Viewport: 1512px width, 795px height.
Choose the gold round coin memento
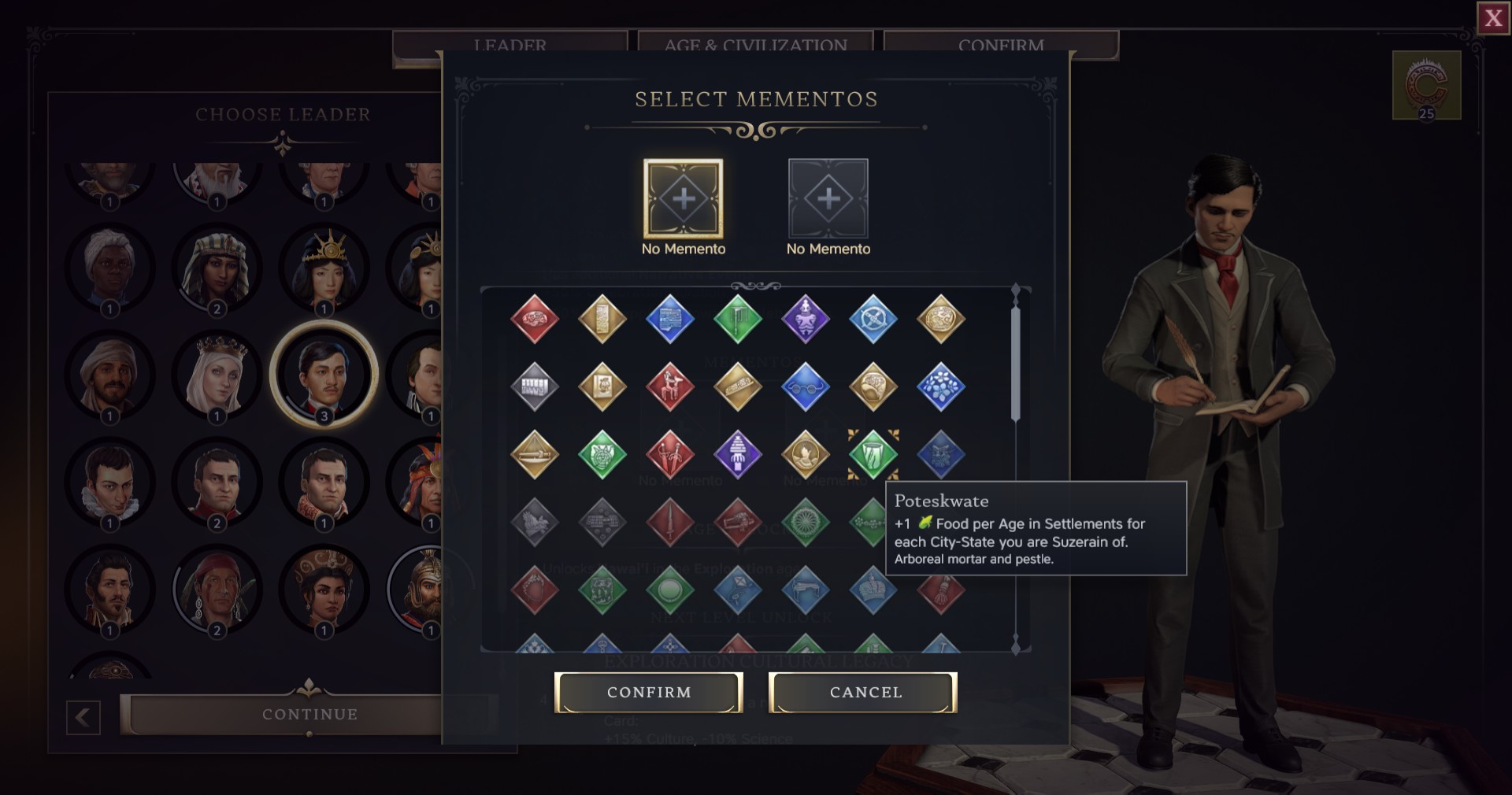coord(940,319)
